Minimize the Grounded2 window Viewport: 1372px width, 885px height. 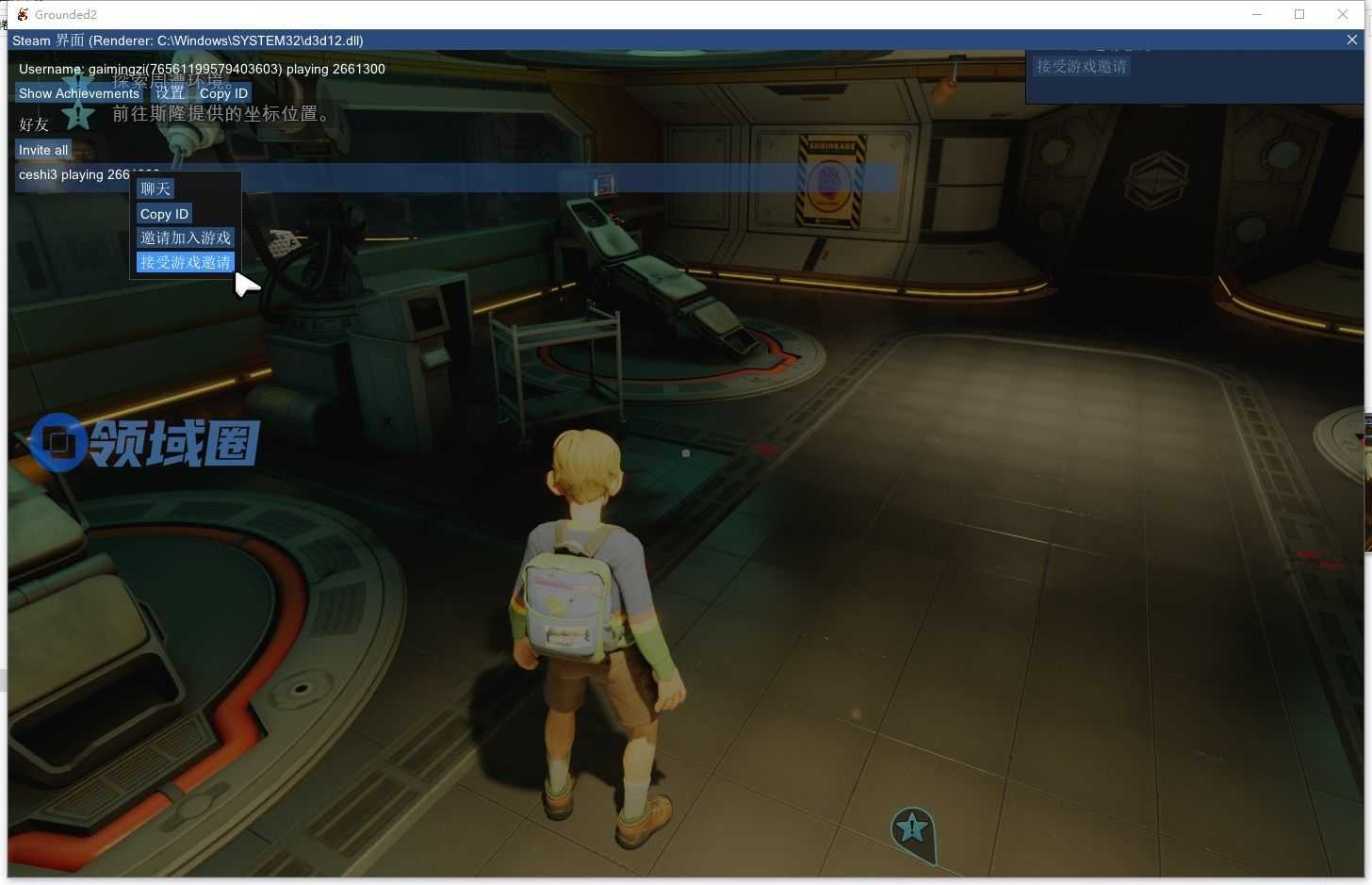point(1257,14)
